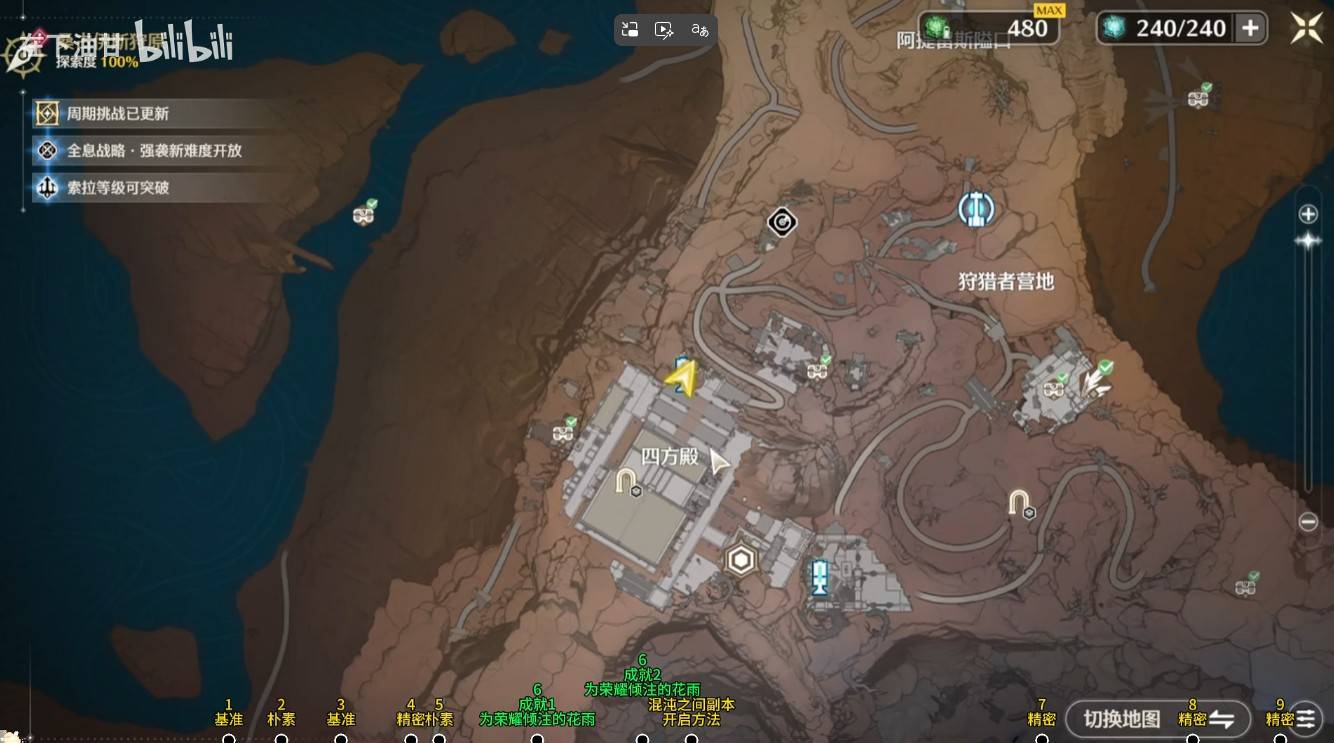Screen dimensions: 1334x743
Task: Select the horseshoe marker inside 四方殿
Action: [x=627, y=481]
